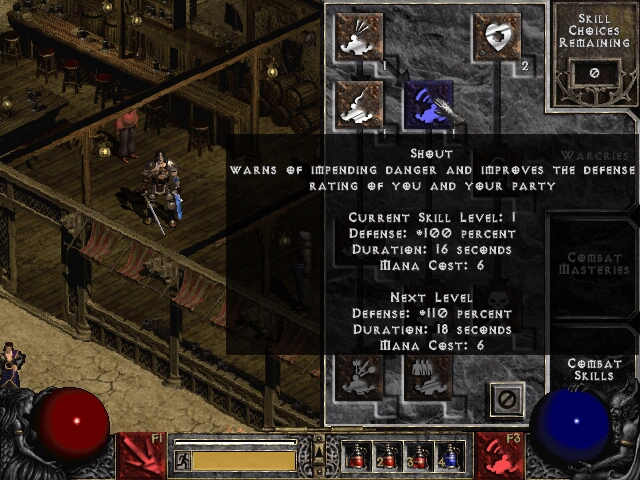
Task: Close the skill tree panel
Action: pyautogui.click(x=507, y=399)
